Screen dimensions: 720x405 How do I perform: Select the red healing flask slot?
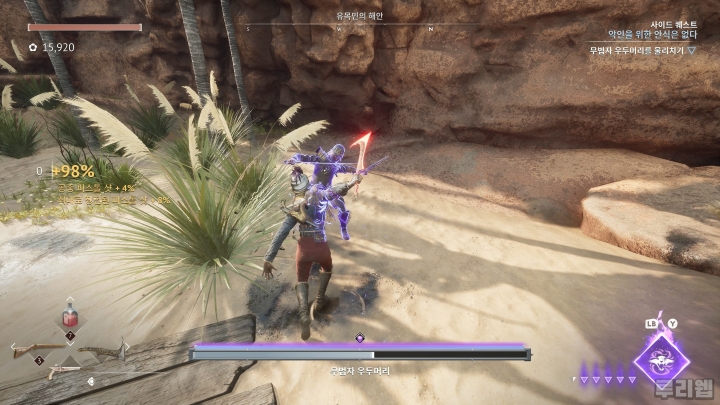(x=70, y=318)
